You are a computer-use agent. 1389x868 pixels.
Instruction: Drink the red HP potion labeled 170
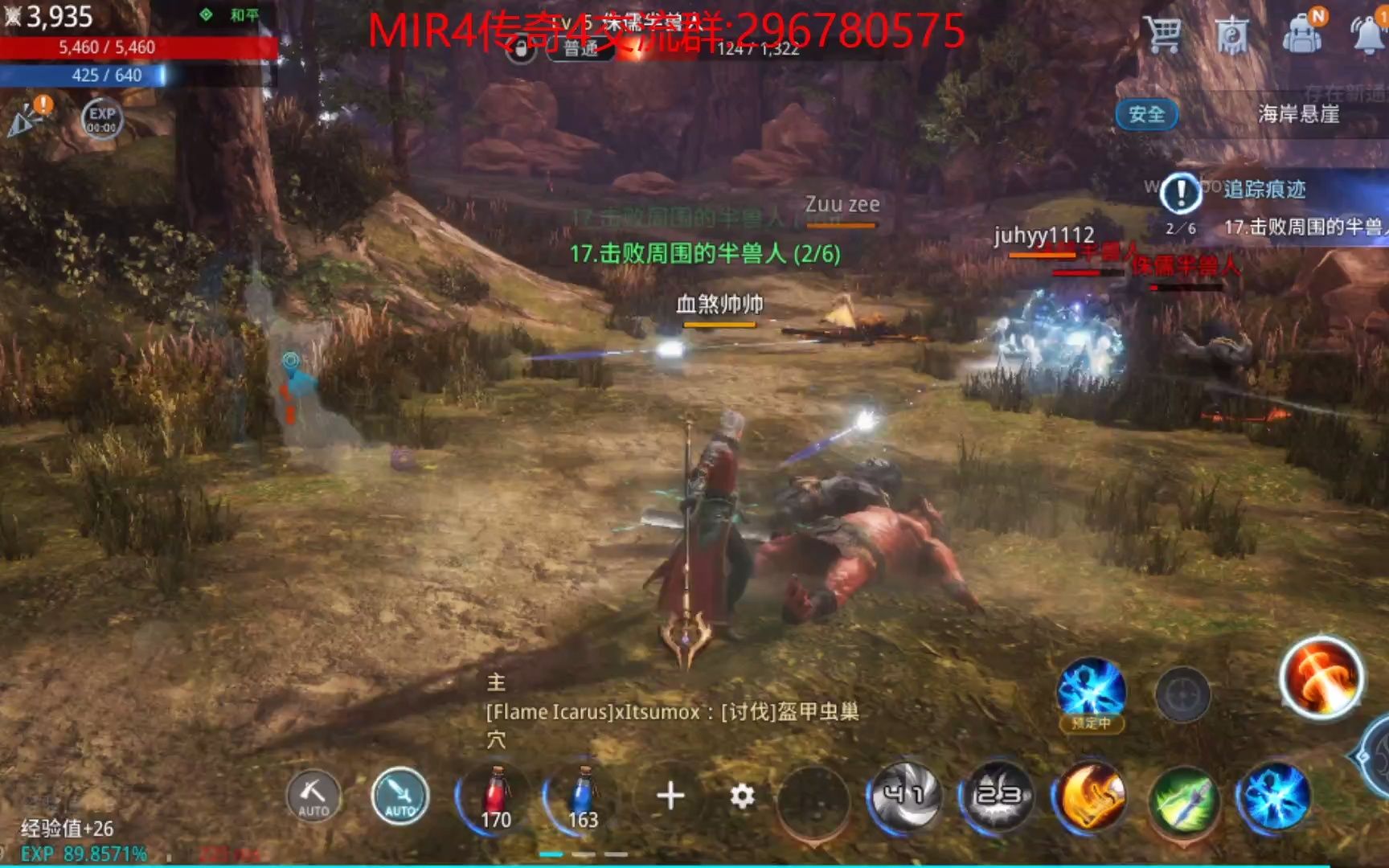(x=497, y=796)
